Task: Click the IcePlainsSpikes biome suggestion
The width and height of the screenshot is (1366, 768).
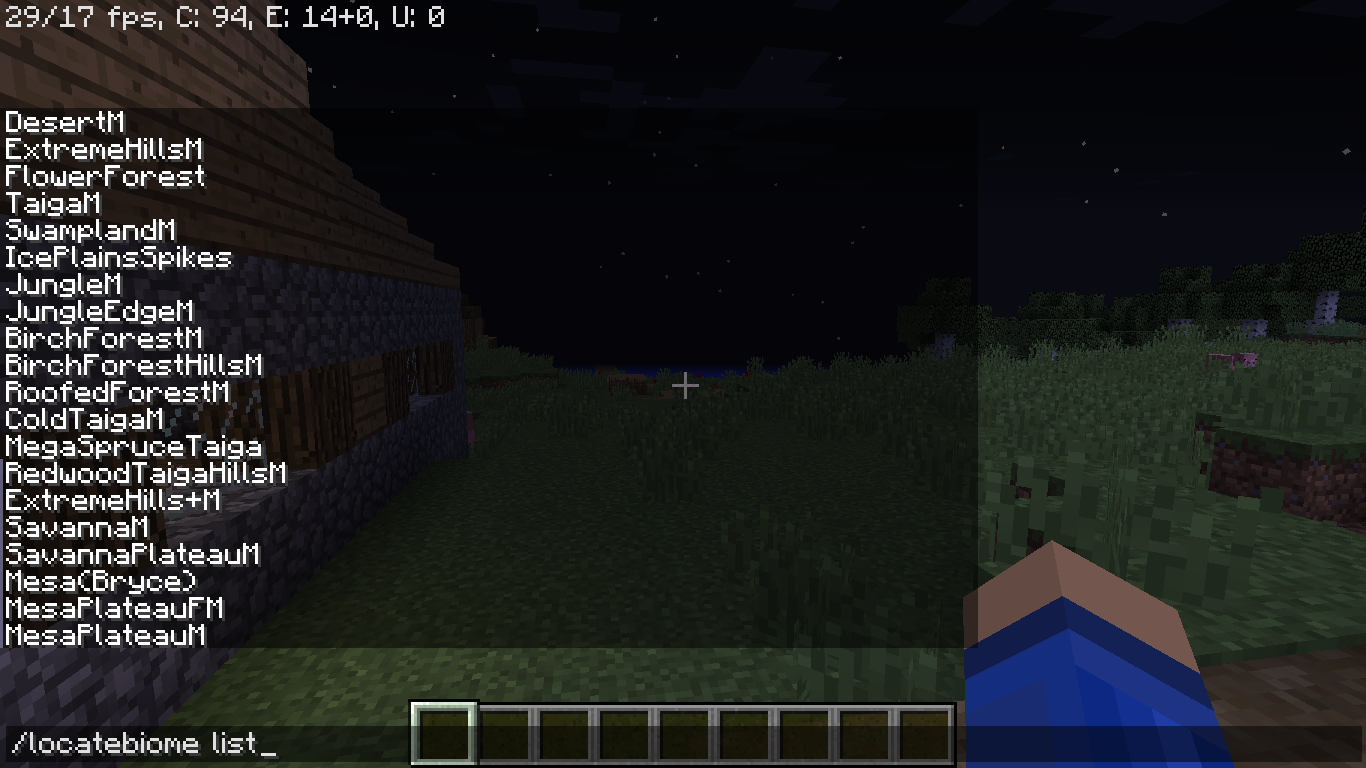Action: 117,258
